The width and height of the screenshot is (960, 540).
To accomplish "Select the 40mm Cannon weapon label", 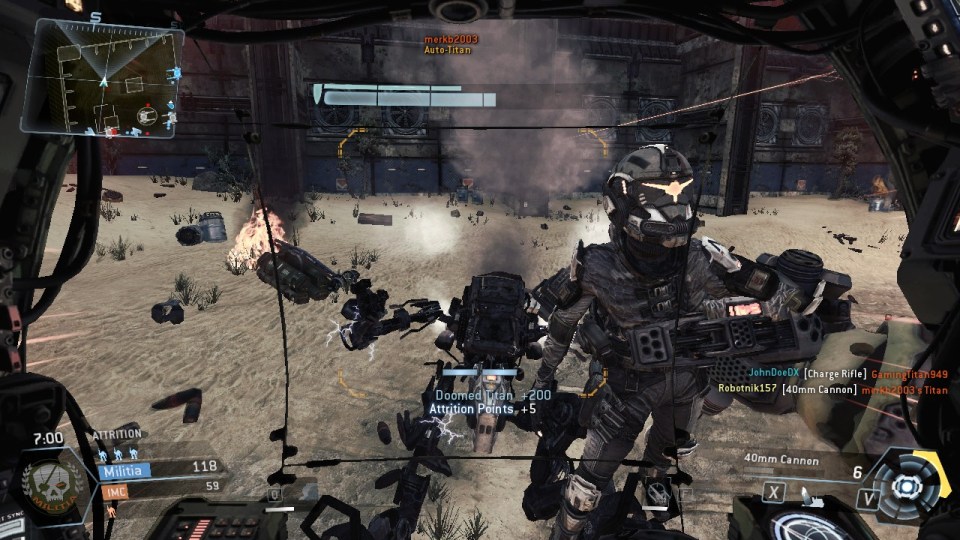I will click(x=781, y=461).
